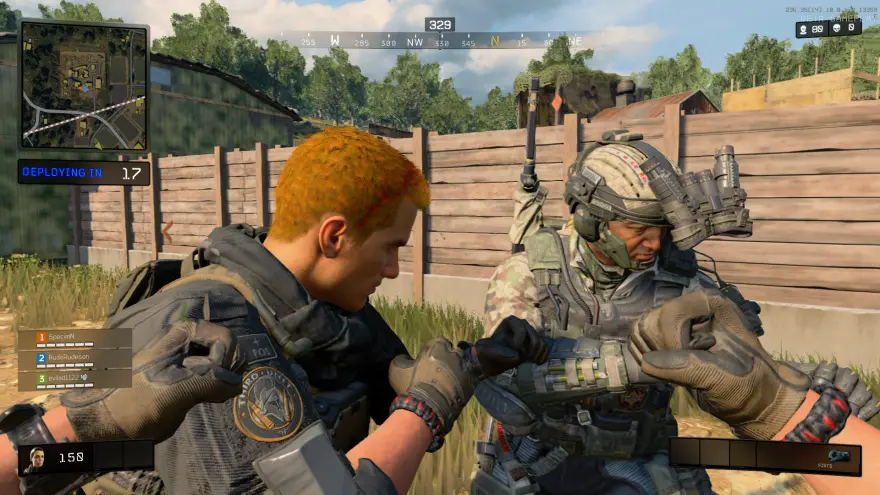The width and height of the screenshot is (880, 495).
Task: Click the compass heading strip
Action: tap(440, 41)
